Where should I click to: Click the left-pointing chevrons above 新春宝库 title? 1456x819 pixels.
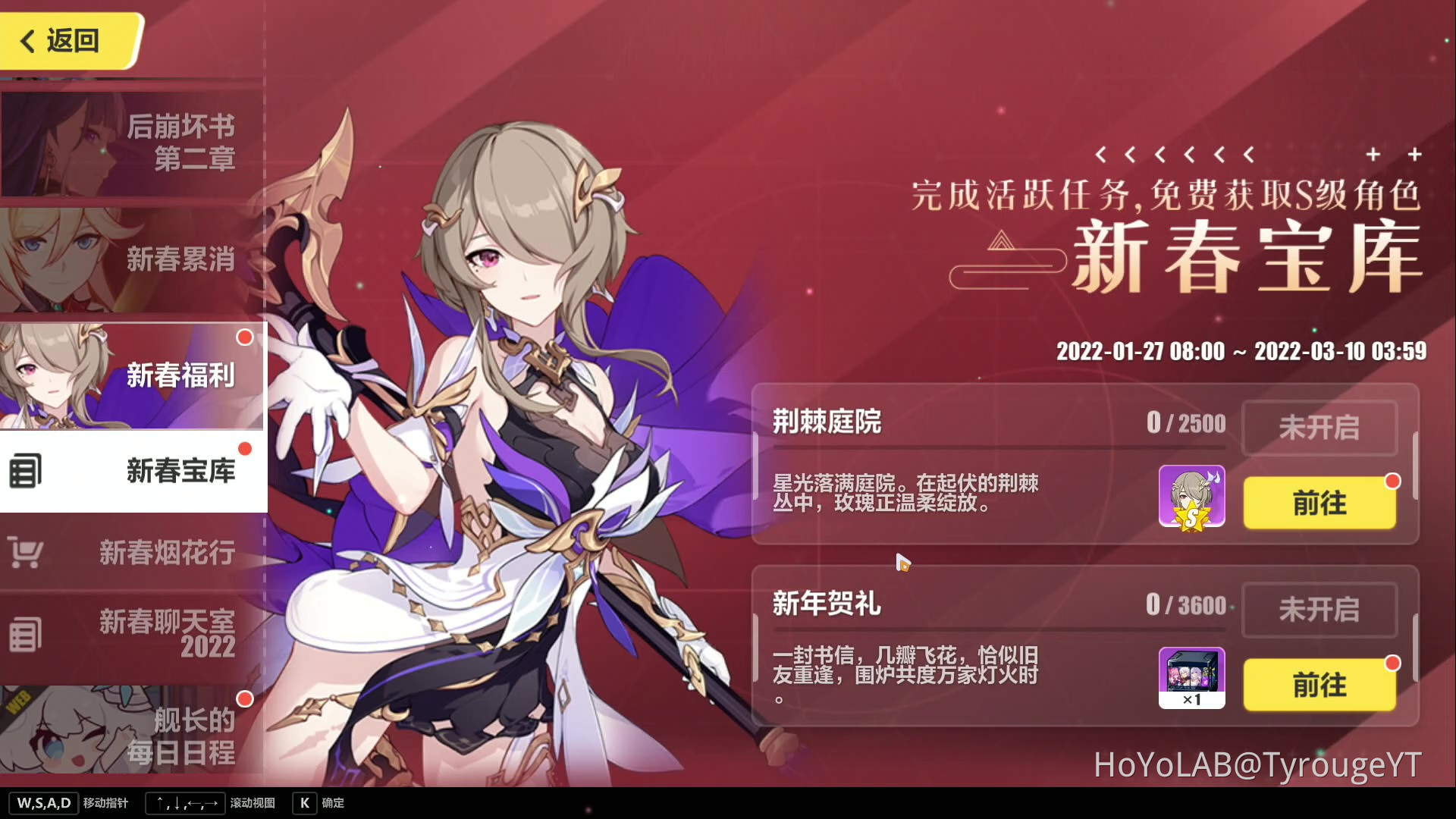pyautogui.click(x=1175, y=155)
